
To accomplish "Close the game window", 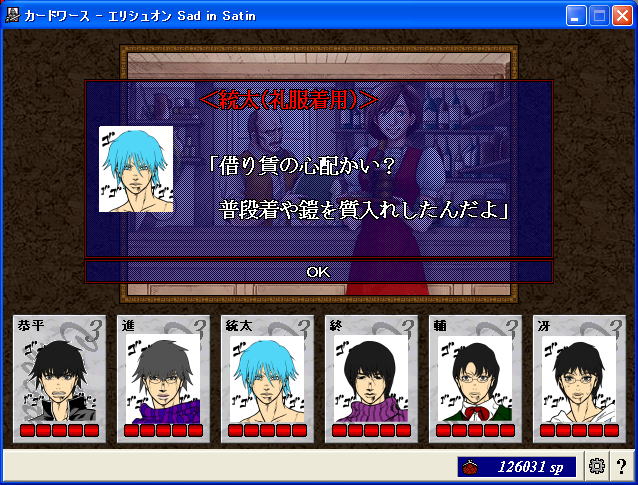I will tap(622, 15).
